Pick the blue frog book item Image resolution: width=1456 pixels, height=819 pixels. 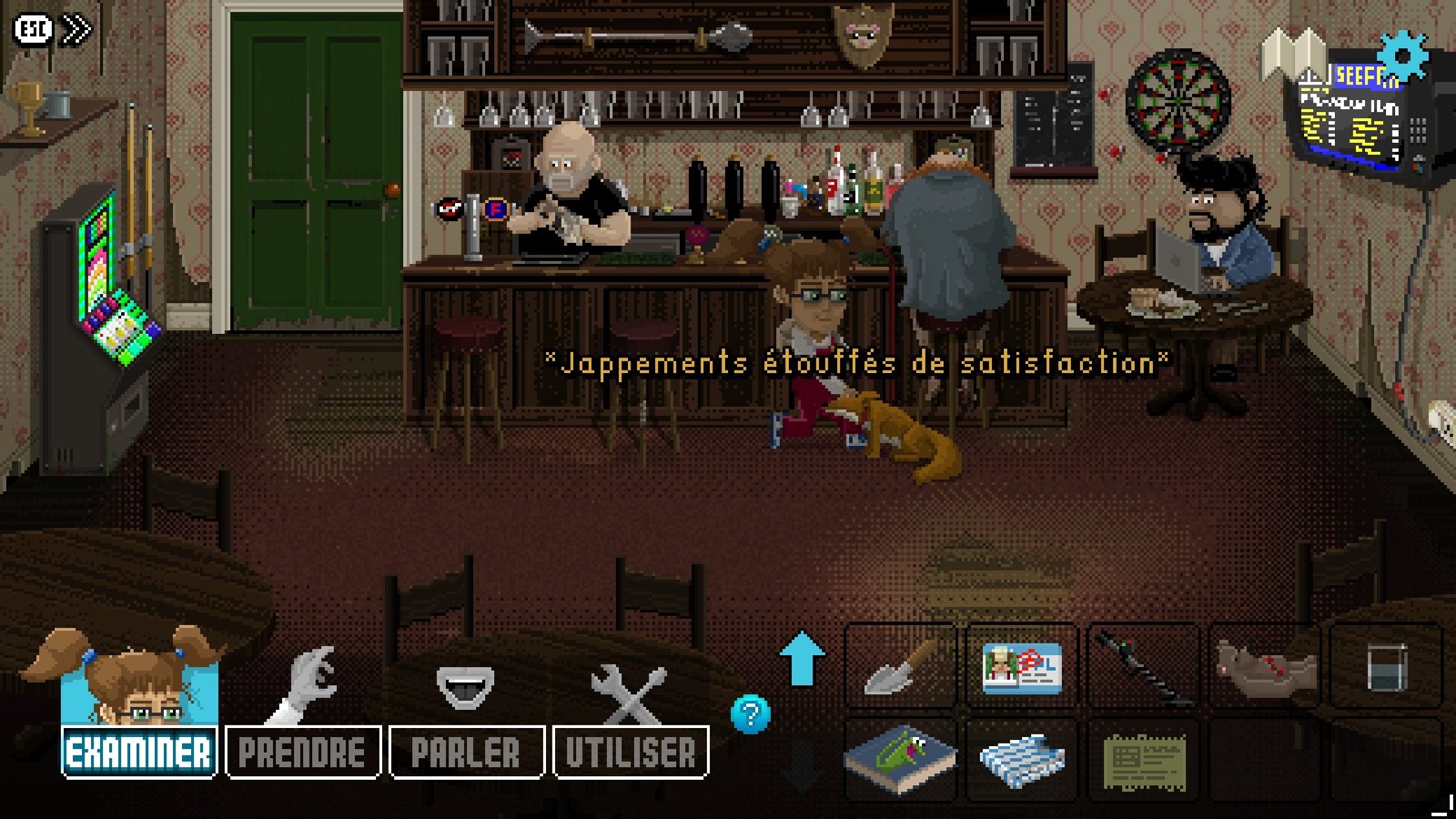[900, 758]
